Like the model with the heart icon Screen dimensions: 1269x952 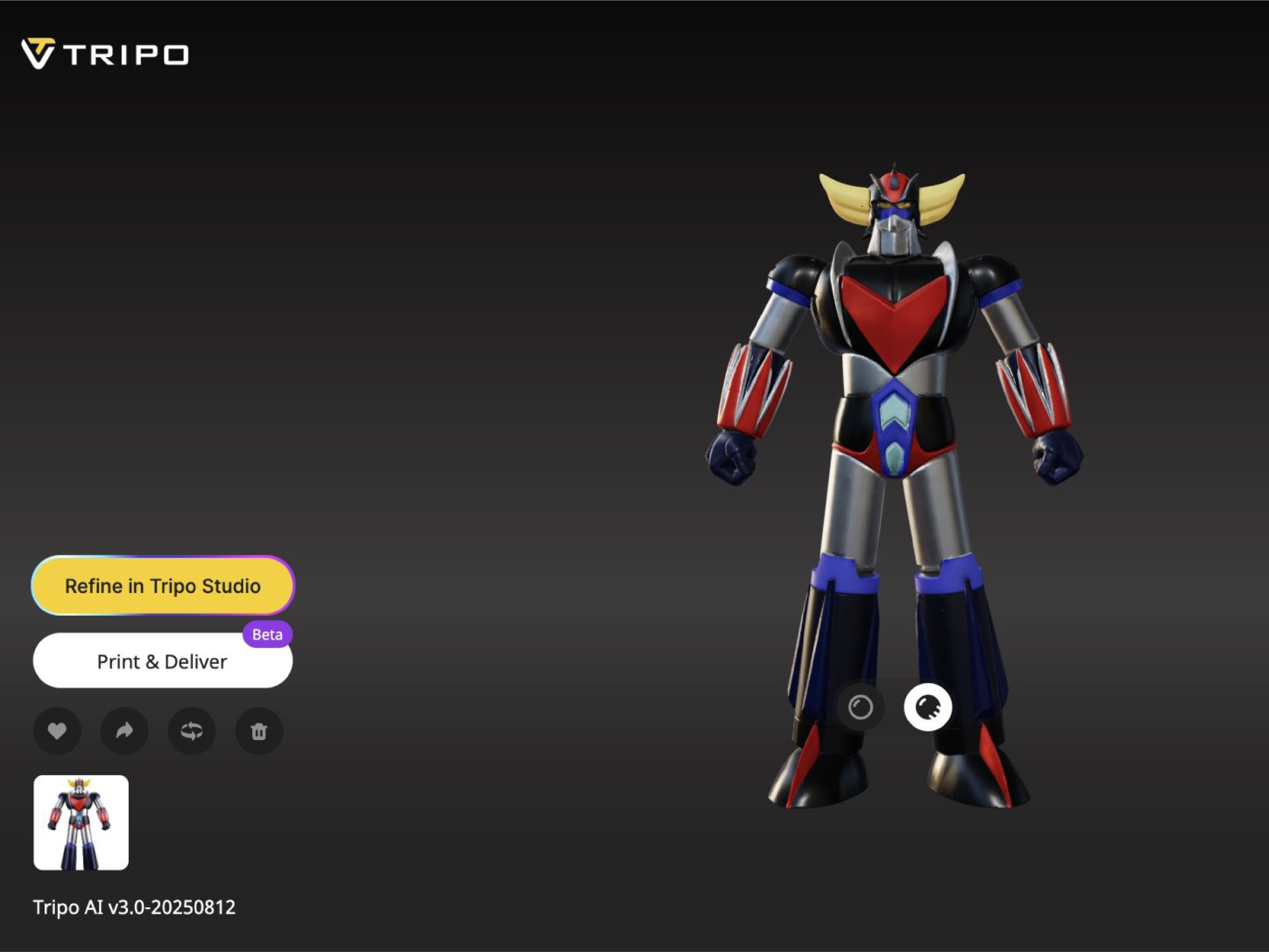pos(57,730)
